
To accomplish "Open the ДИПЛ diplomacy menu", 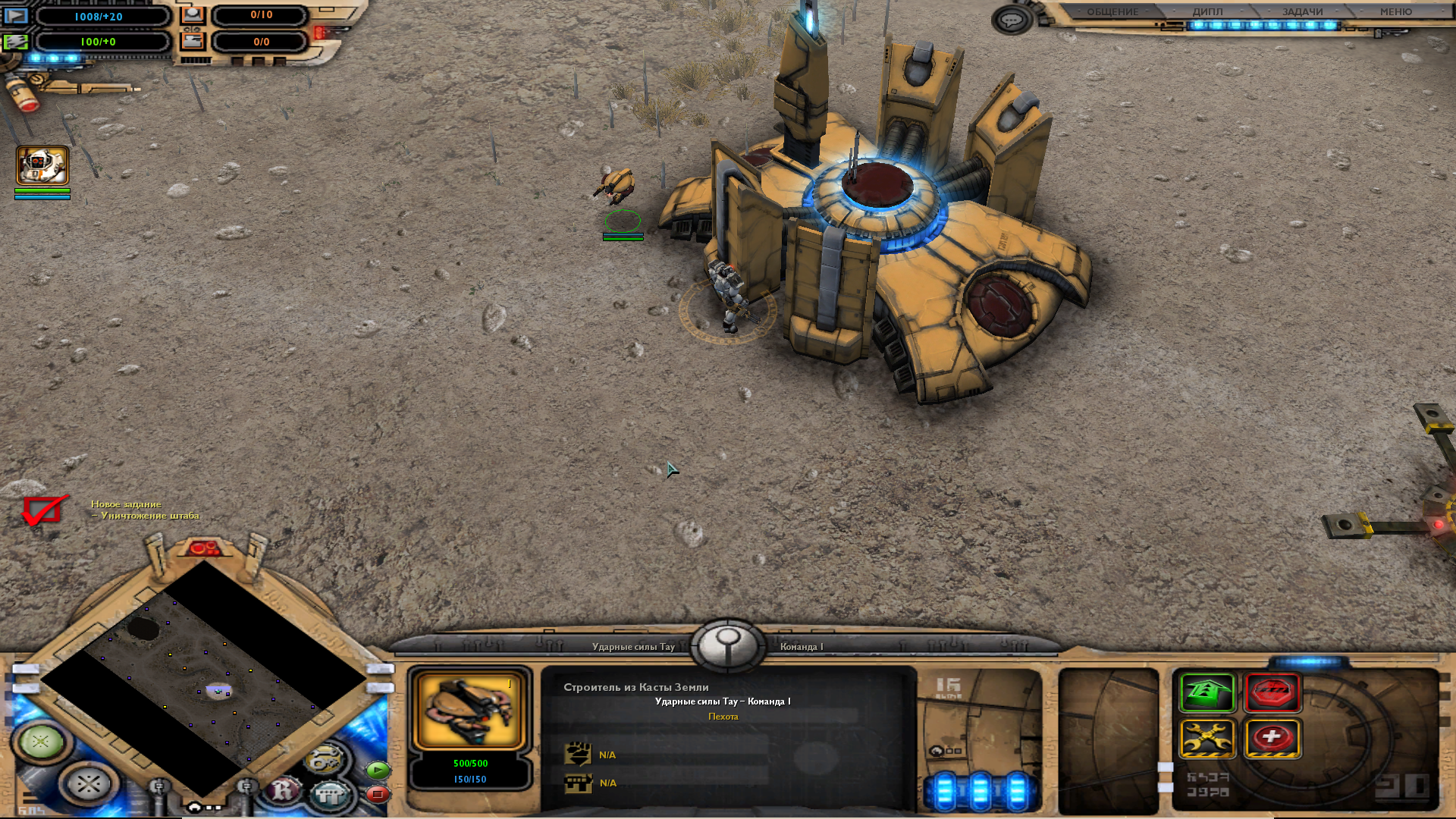I will [1207, 11].
